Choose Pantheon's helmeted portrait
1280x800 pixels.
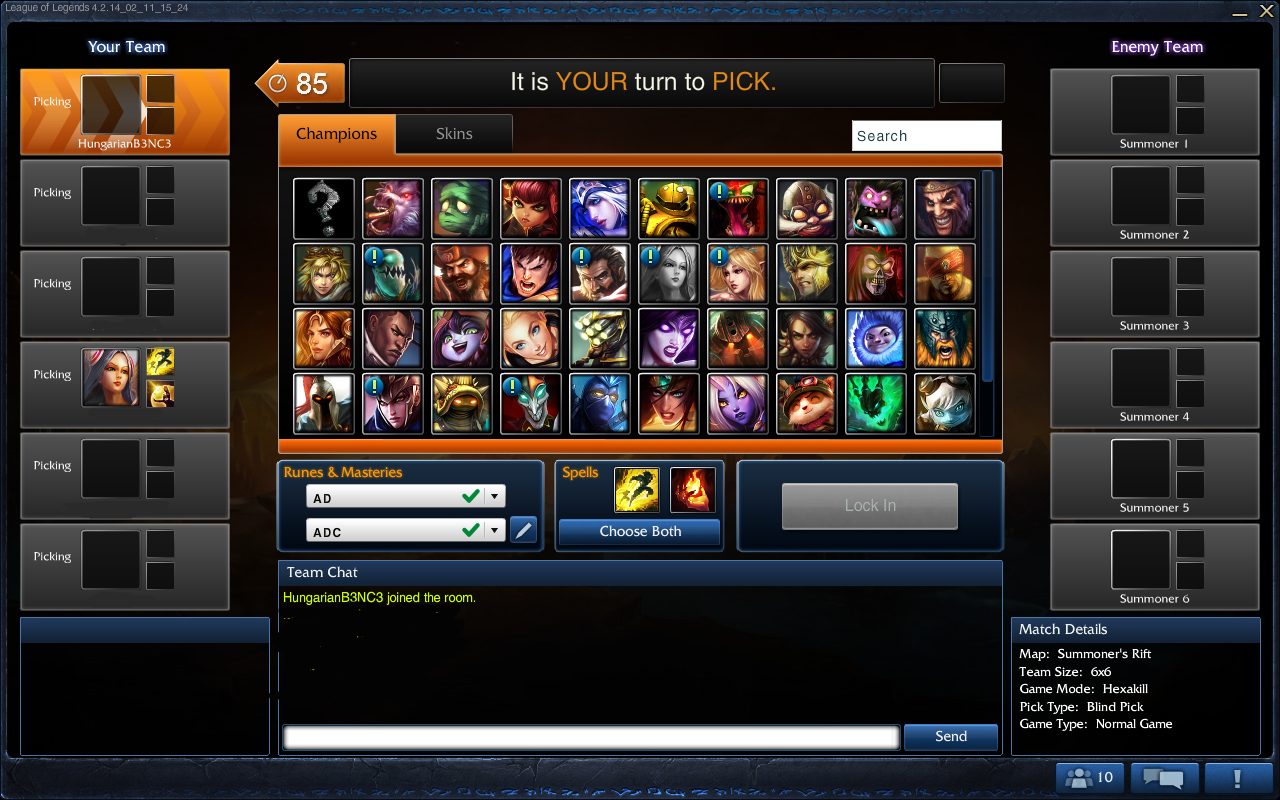point(324,404)
